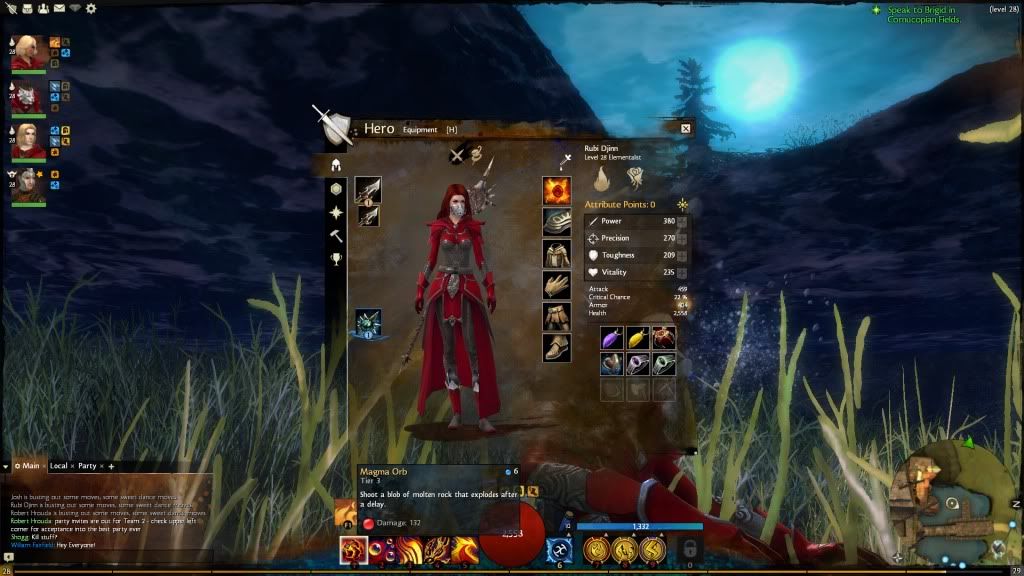Select the purple amulet accessory slot

pos(611,338)
